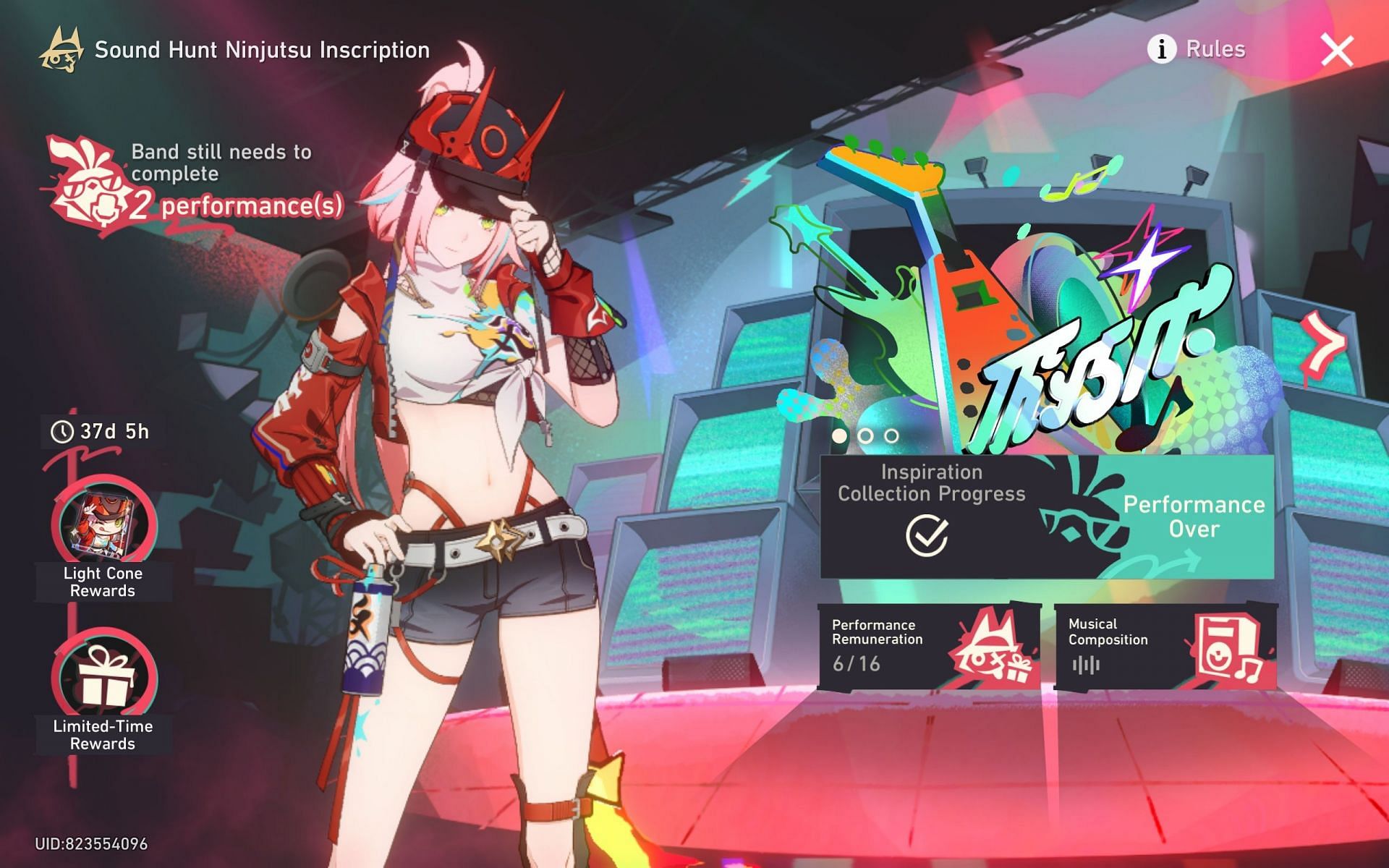Open the Musical Composition panel
This screenshot has height=868, width=1389.
pos(1165,646)
